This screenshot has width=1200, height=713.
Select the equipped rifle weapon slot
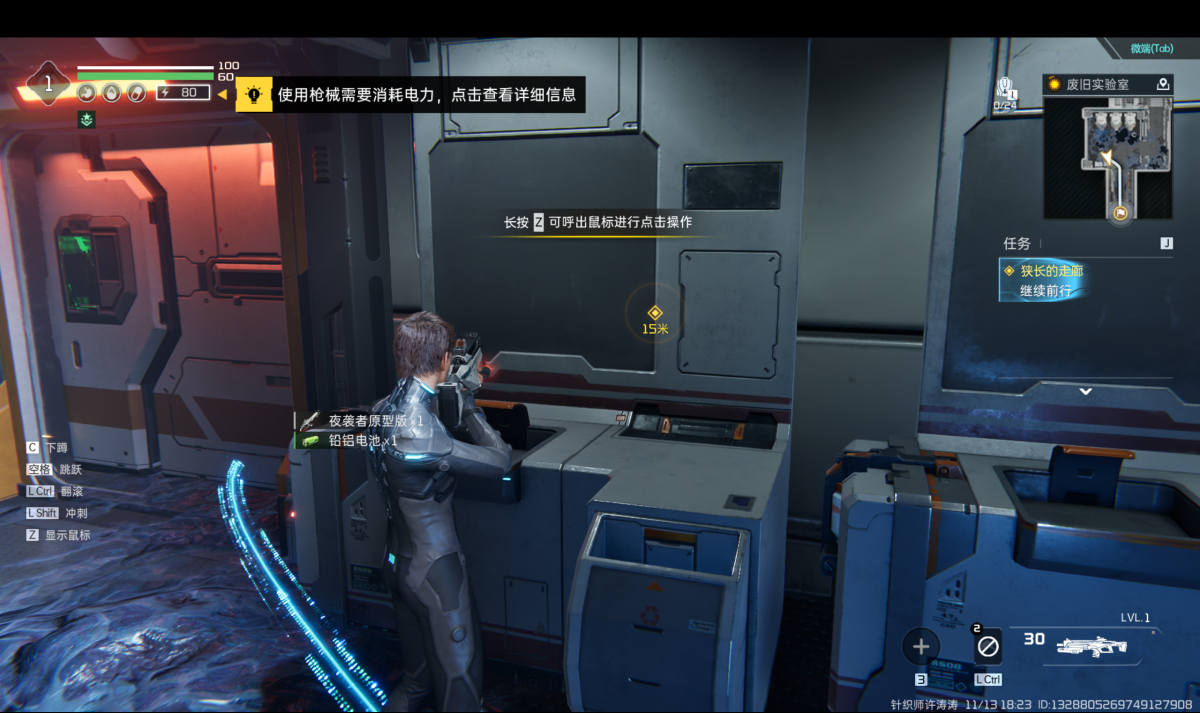click(x=1088, y=645)
